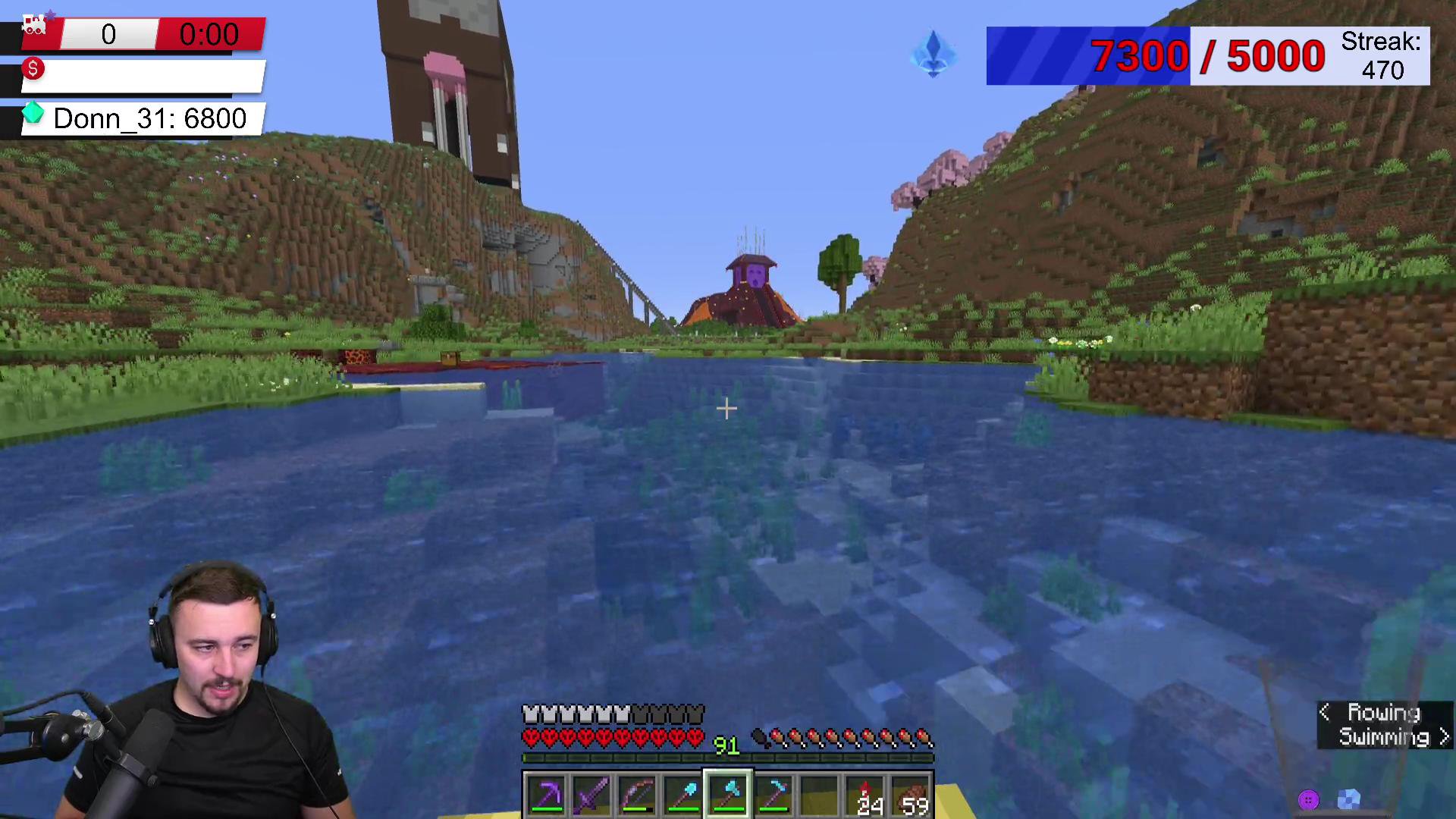This screenshot has width=1456, height=819.
Task: Choose the bow in the hotbar
Action: coord(637,795)
